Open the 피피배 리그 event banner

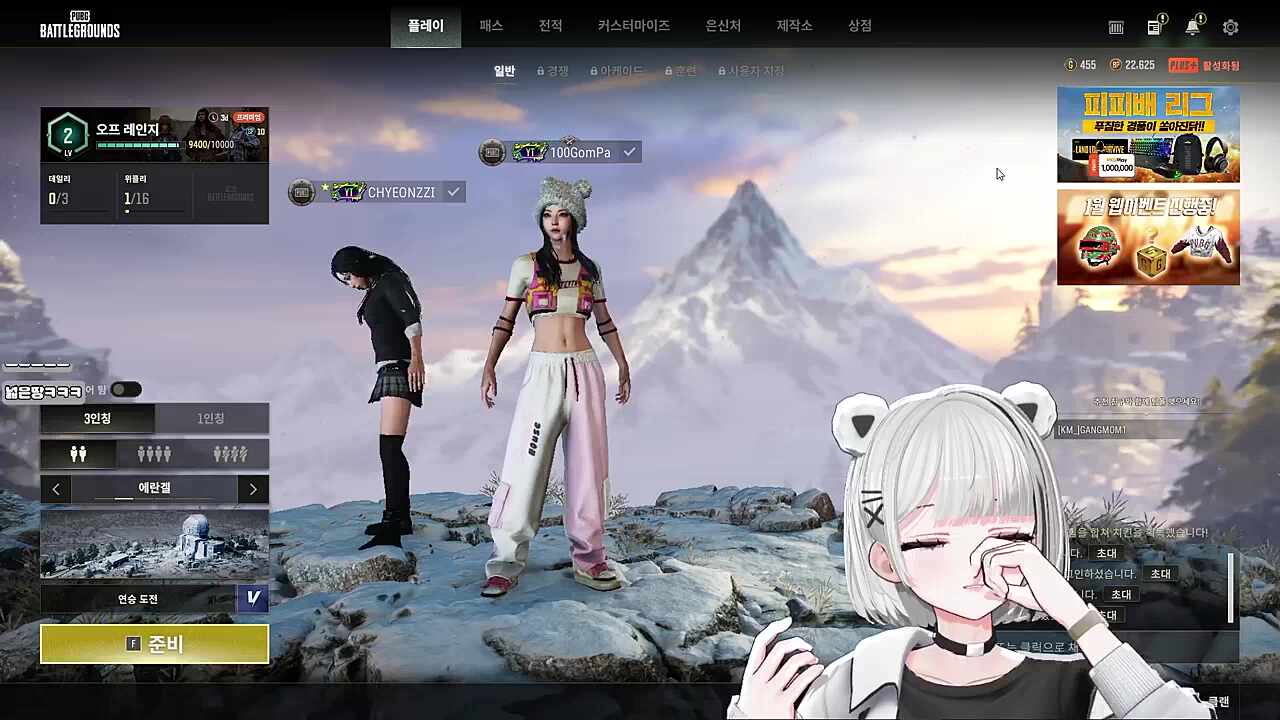point(1148,134)
